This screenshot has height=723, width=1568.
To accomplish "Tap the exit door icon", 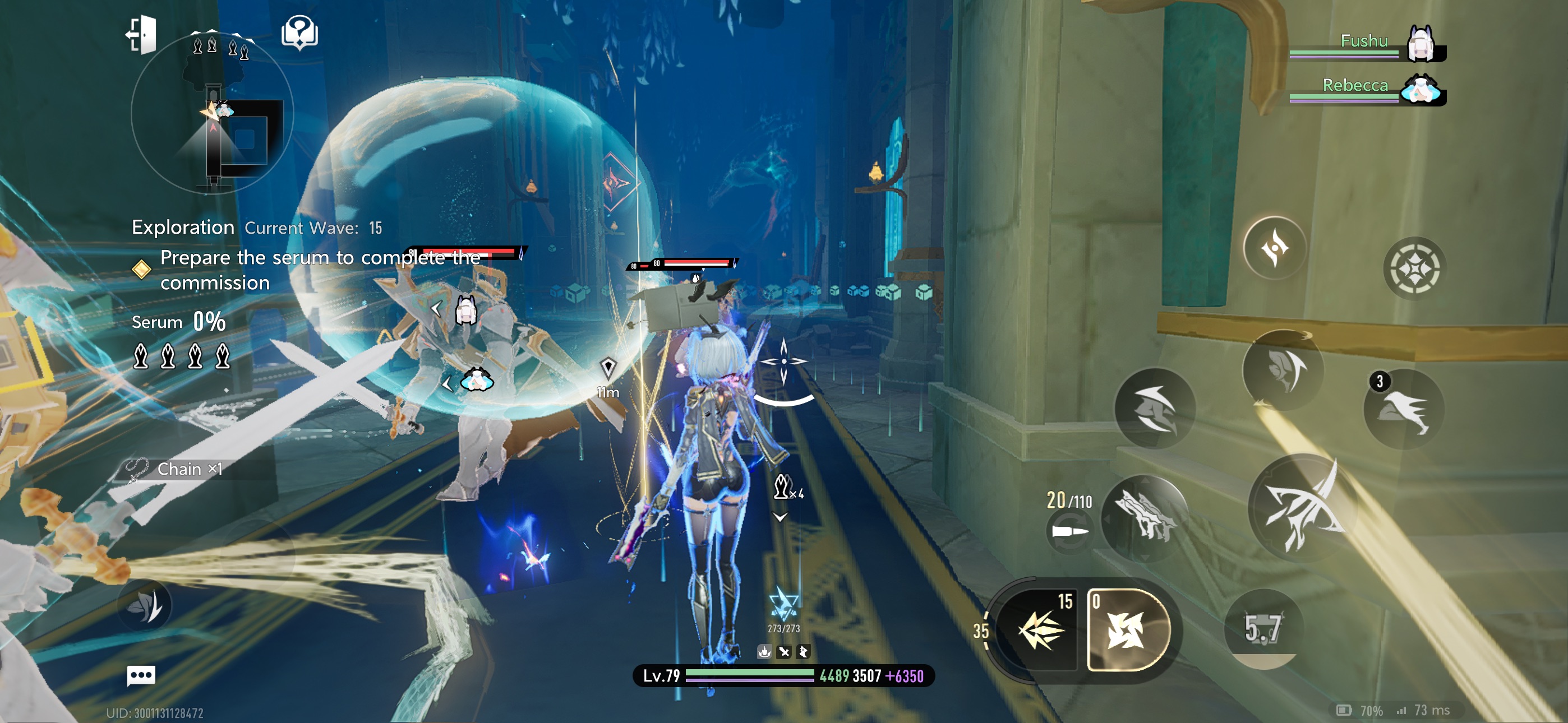I will (x=142, y=35).
